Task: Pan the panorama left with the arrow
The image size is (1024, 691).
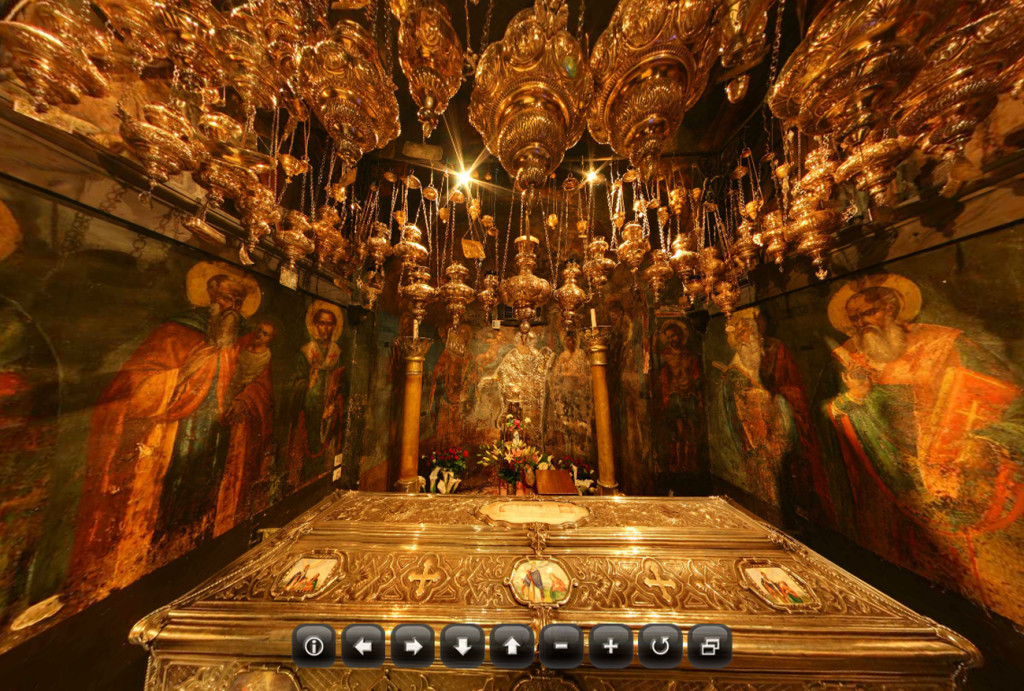Action: click(363, 646)
